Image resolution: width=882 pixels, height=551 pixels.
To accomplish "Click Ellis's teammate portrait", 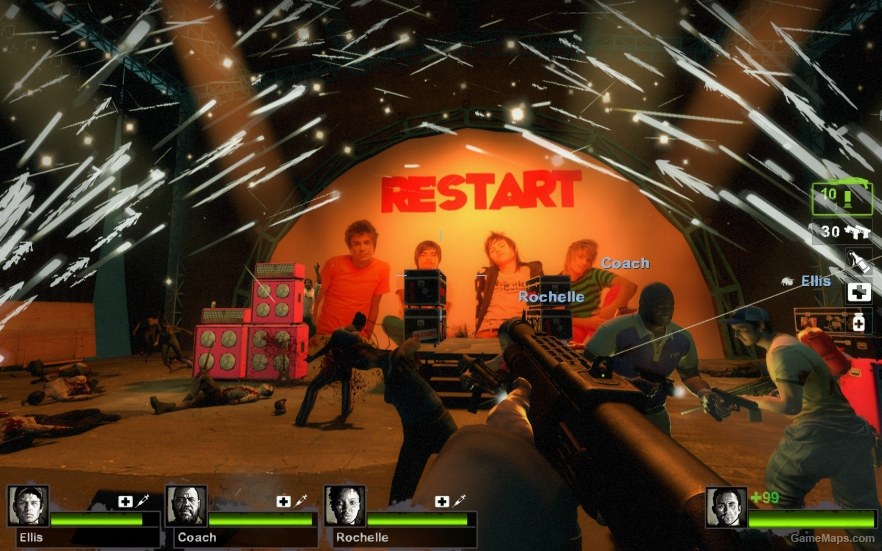I will (x=28, y=506).
